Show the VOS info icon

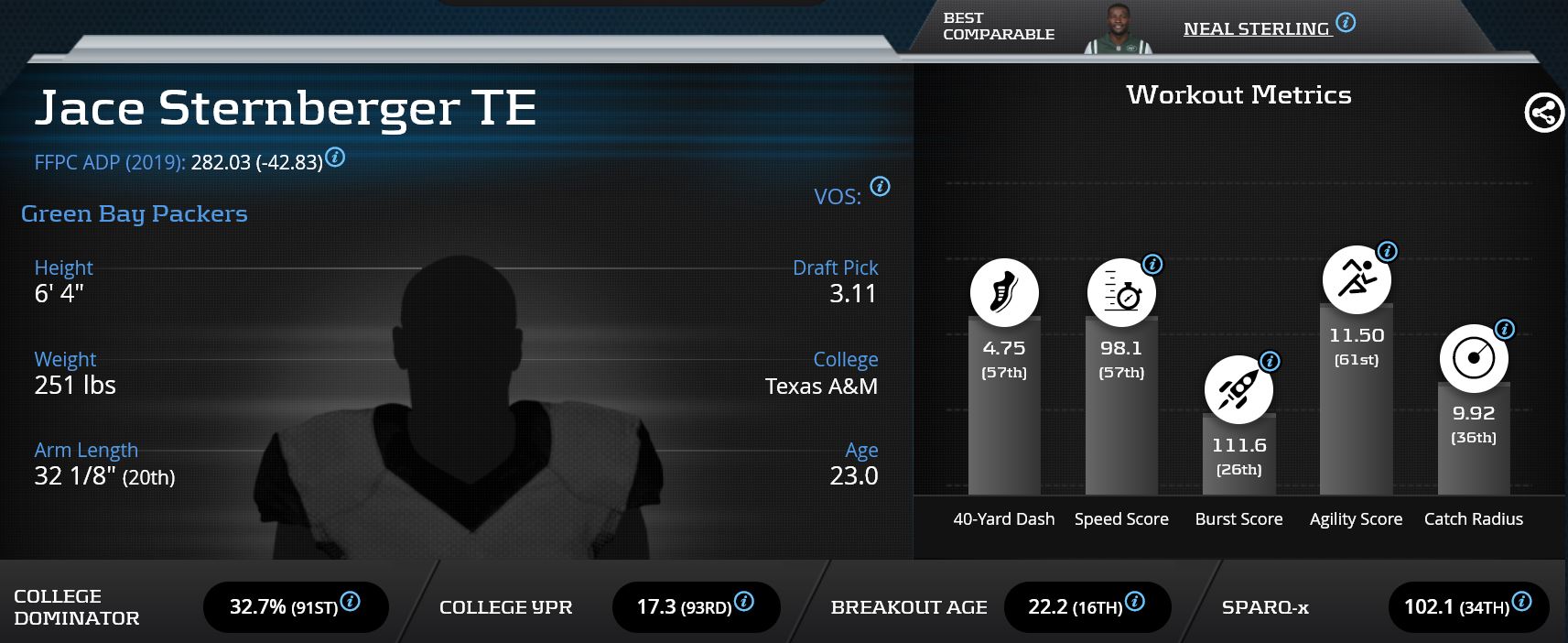click(x=880, y=187)
